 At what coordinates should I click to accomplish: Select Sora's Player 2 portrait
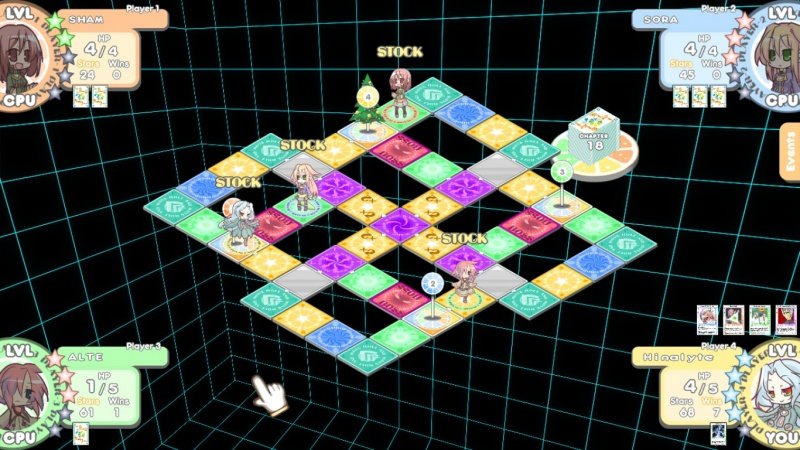[774, 50]
